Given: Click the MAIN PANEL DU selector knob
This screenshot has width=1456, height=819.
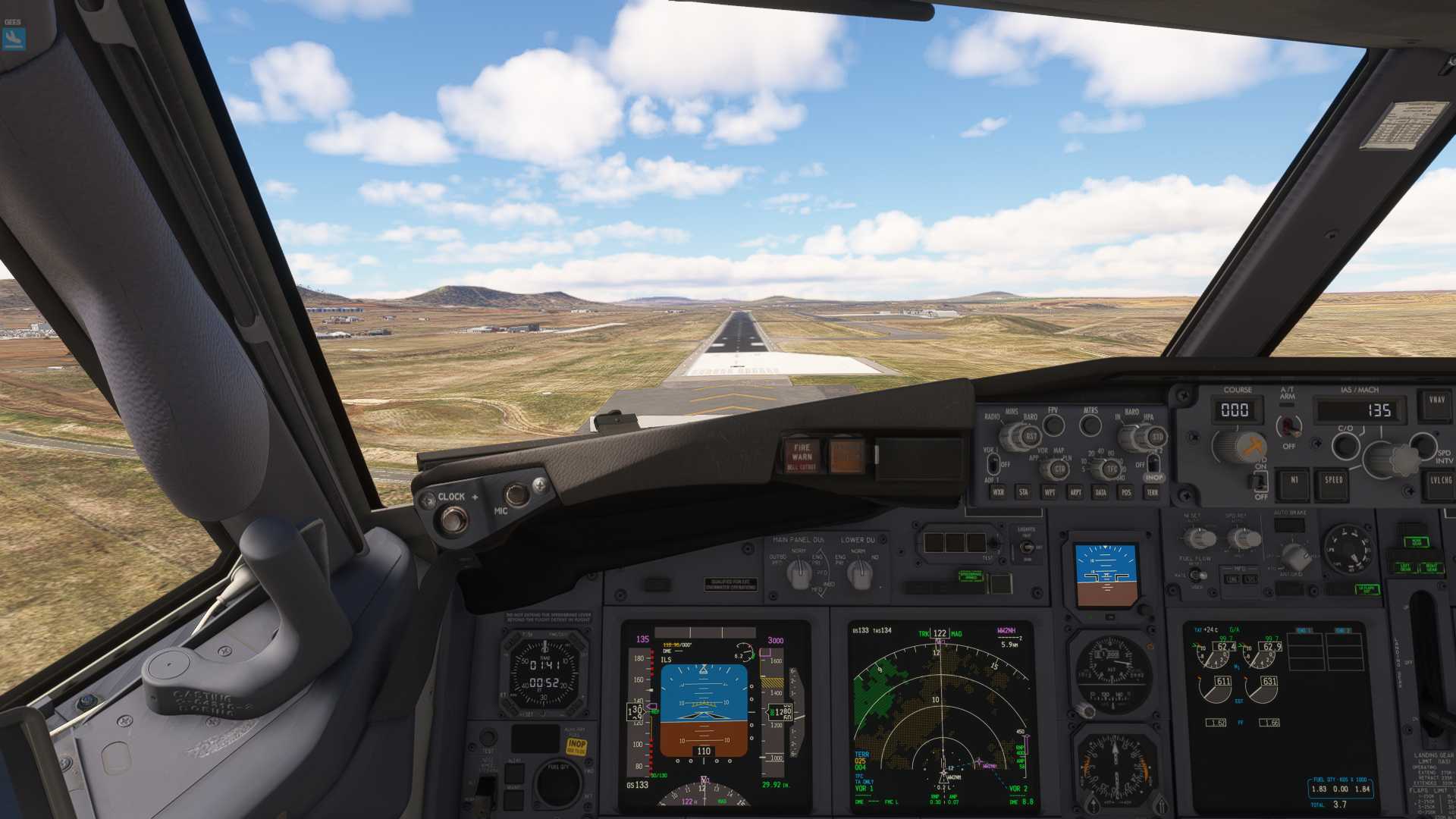Looking at the screenshot, I should [799, 574].
